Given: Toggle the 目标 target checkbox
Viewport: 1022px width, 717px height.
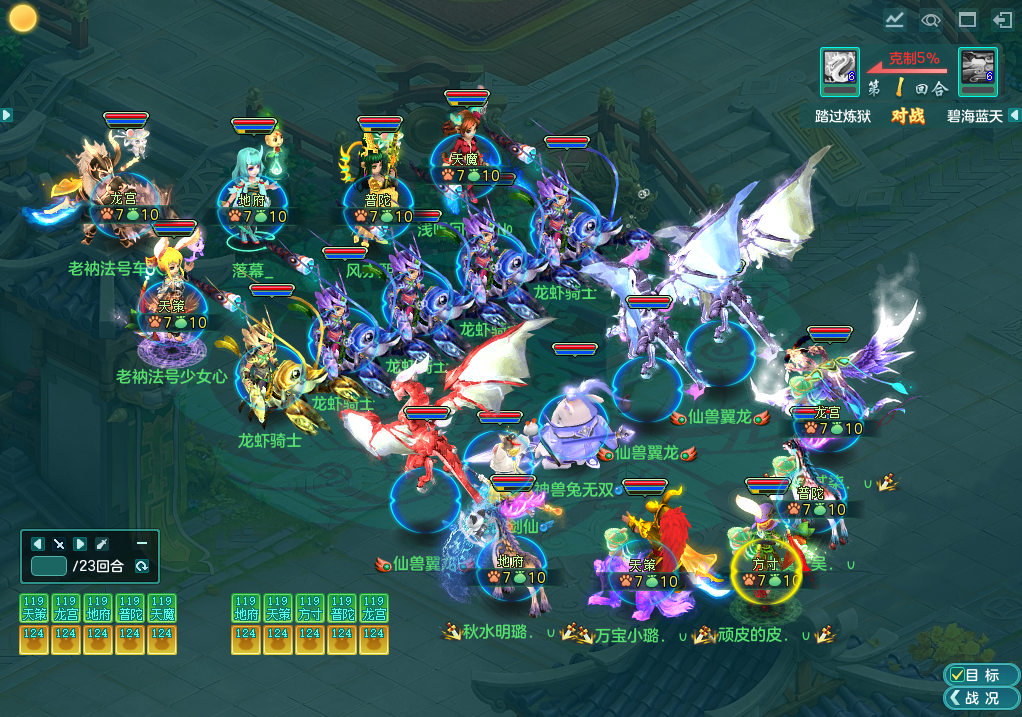Looking at the screenshot, I should point(980,675).
